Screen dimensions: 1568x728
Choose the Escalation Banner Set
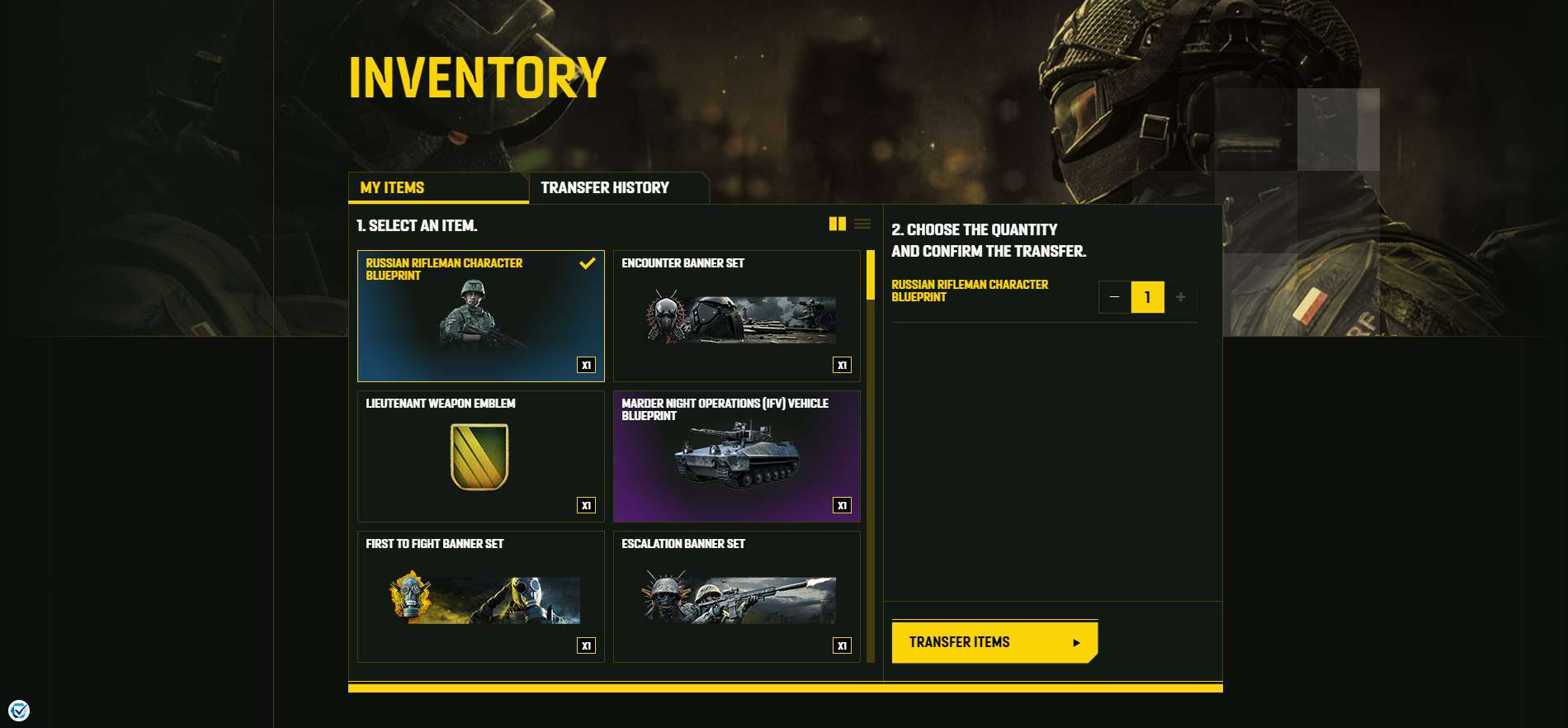point(736,597)
